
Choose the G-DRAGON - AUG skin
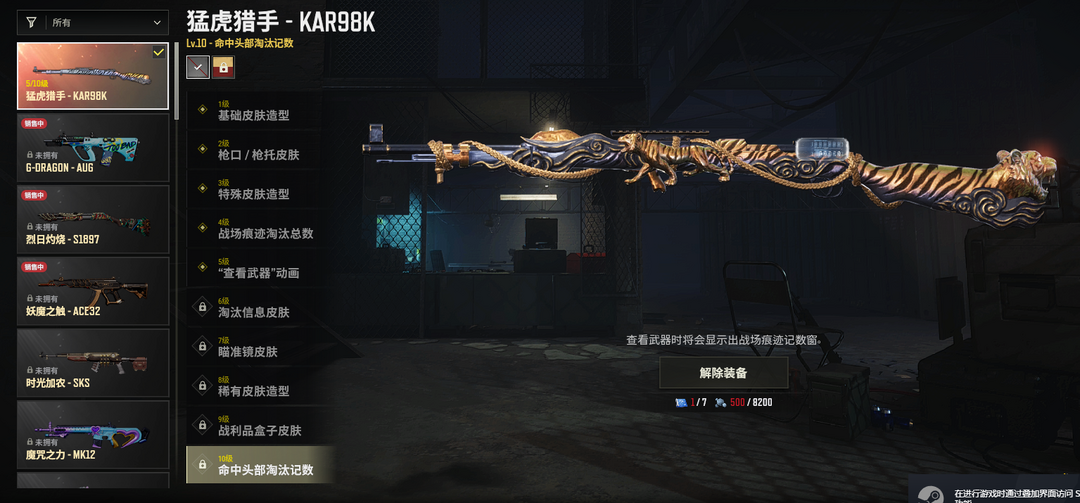(x=93, y=147)
